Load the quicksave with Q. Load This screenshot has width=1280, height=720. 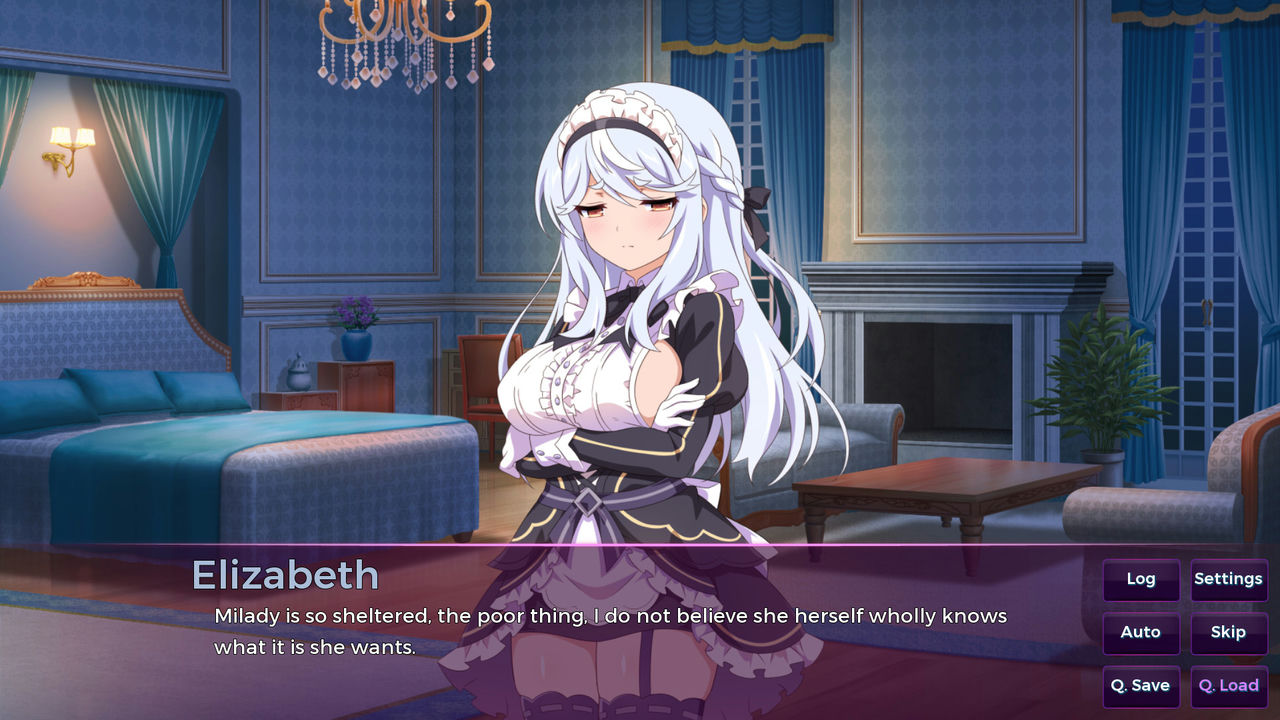(x=1228, y=687)
